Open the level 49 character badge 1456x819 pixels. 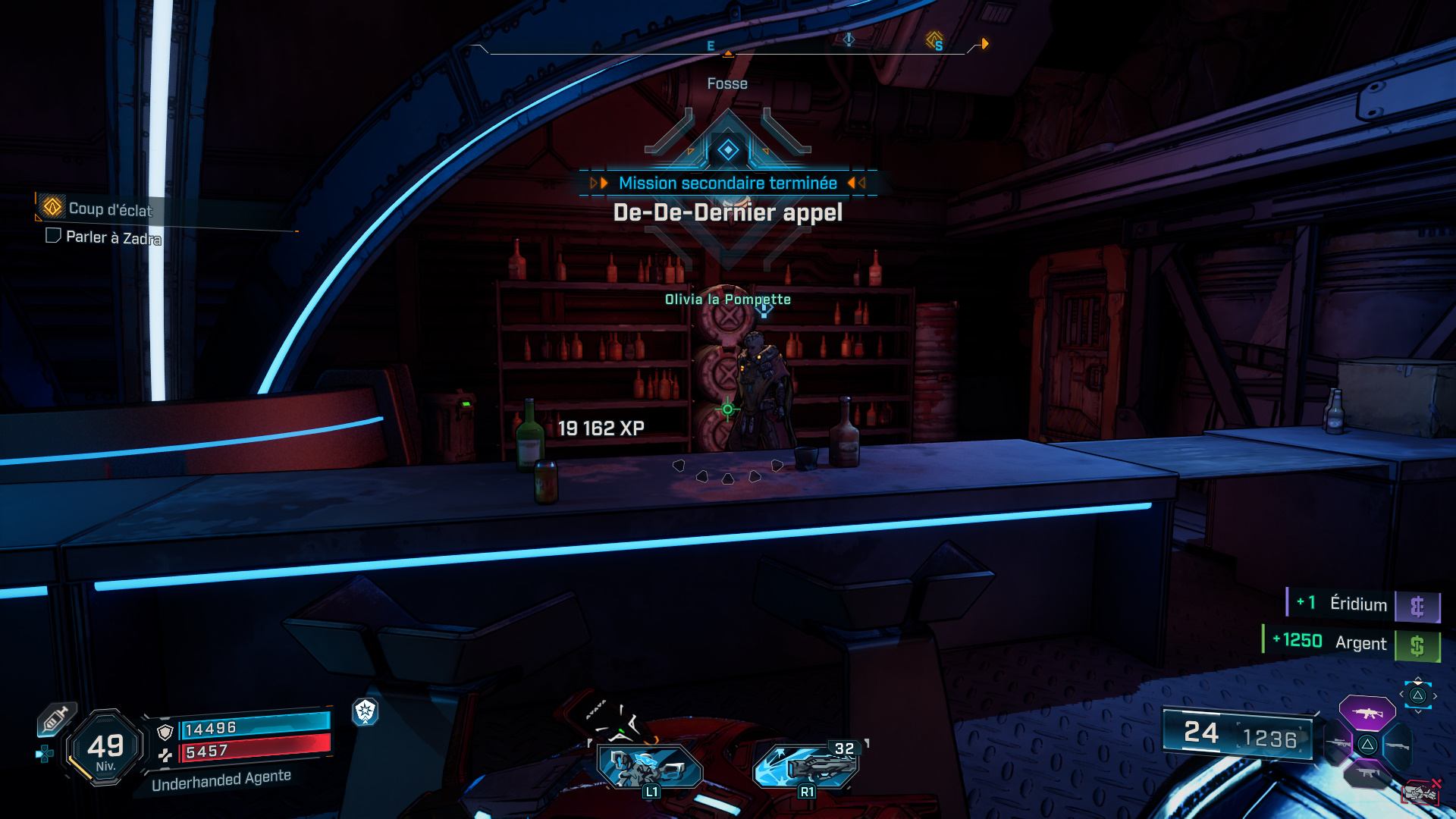(x=105, y=748)
